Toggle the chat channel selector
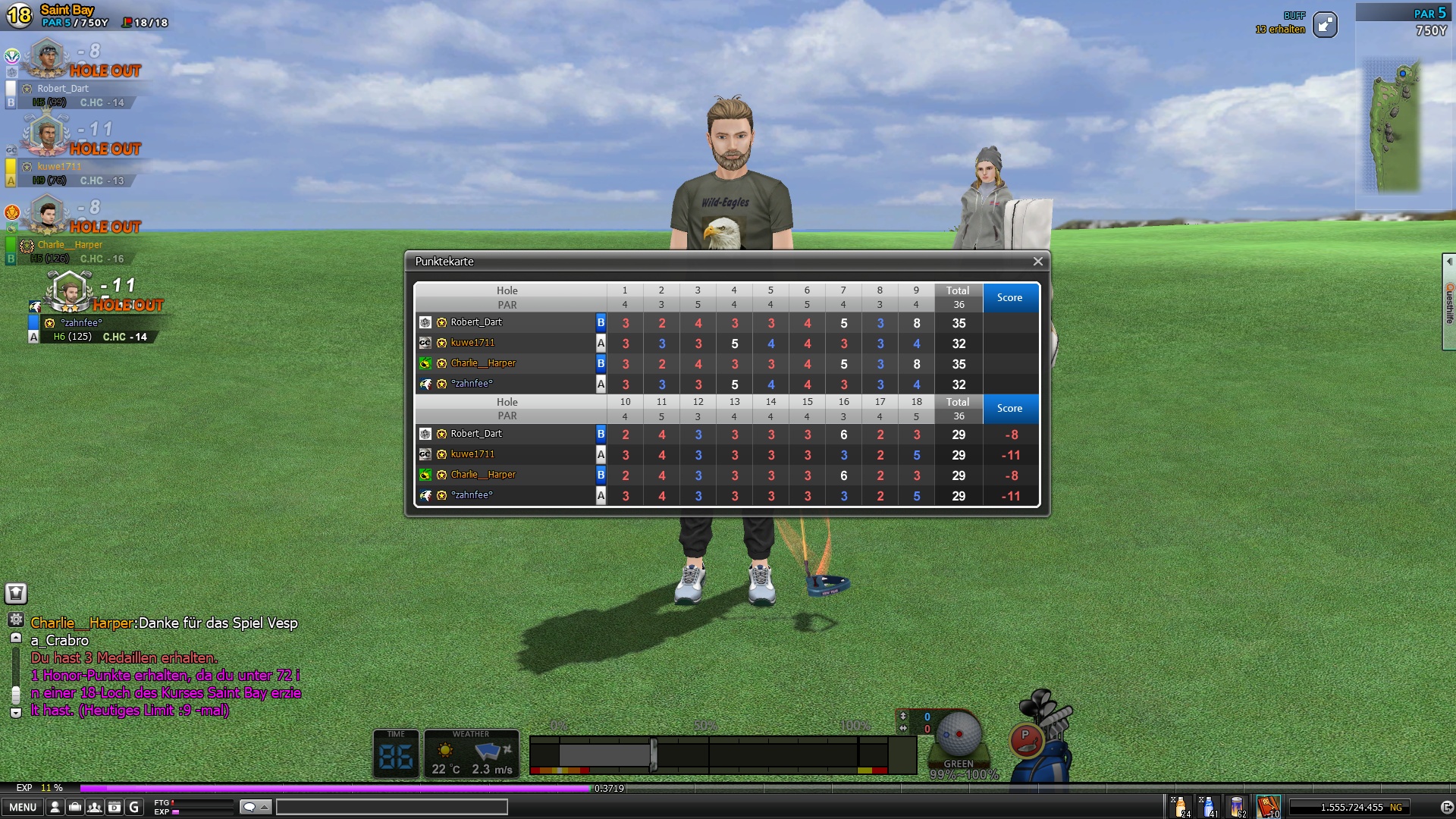The height and width of the screenshot is (819, 1456). 256,807
